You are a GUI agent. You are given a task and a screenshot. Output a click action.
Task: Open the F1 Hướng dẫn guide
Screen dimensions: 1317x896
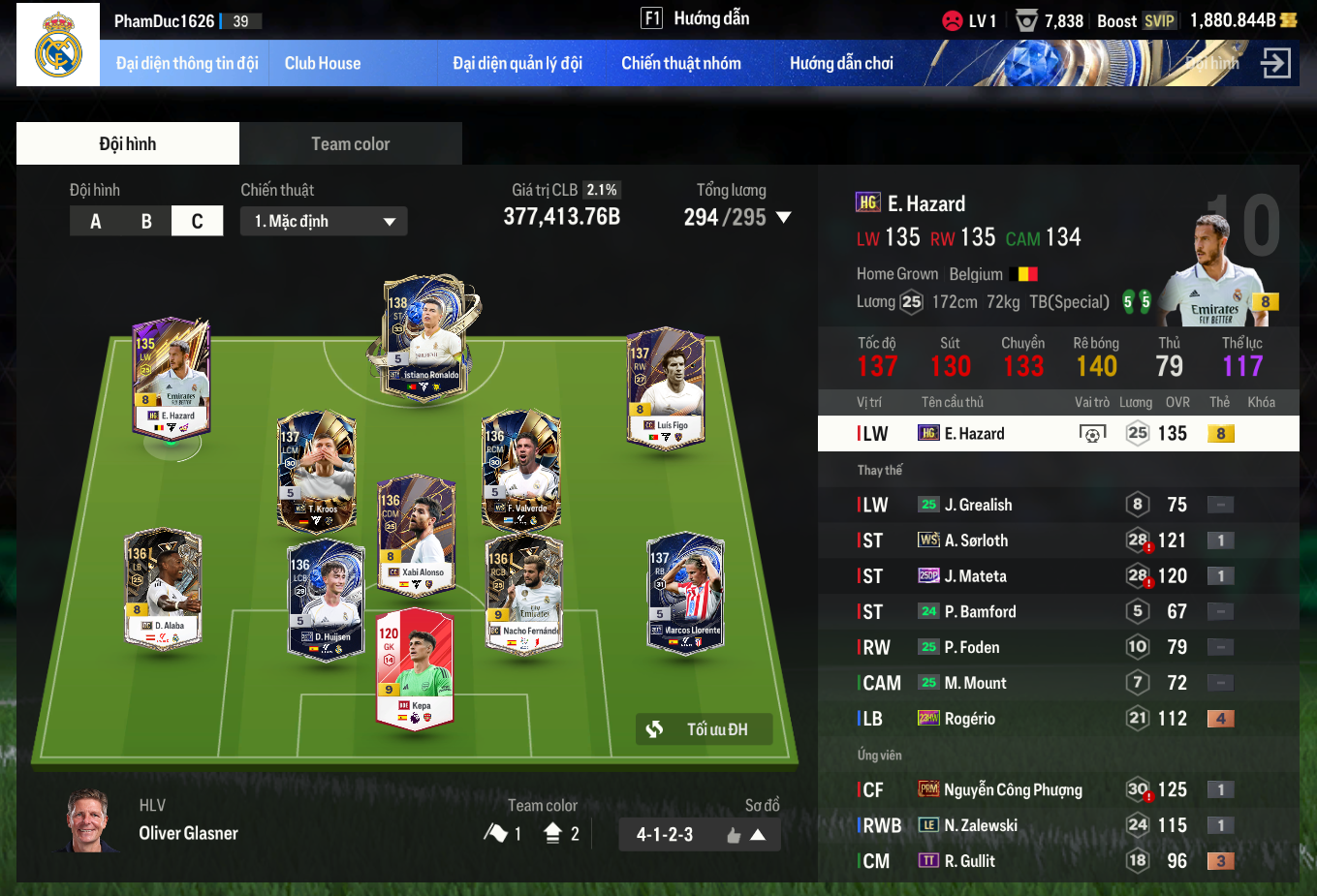click(696, 18)
